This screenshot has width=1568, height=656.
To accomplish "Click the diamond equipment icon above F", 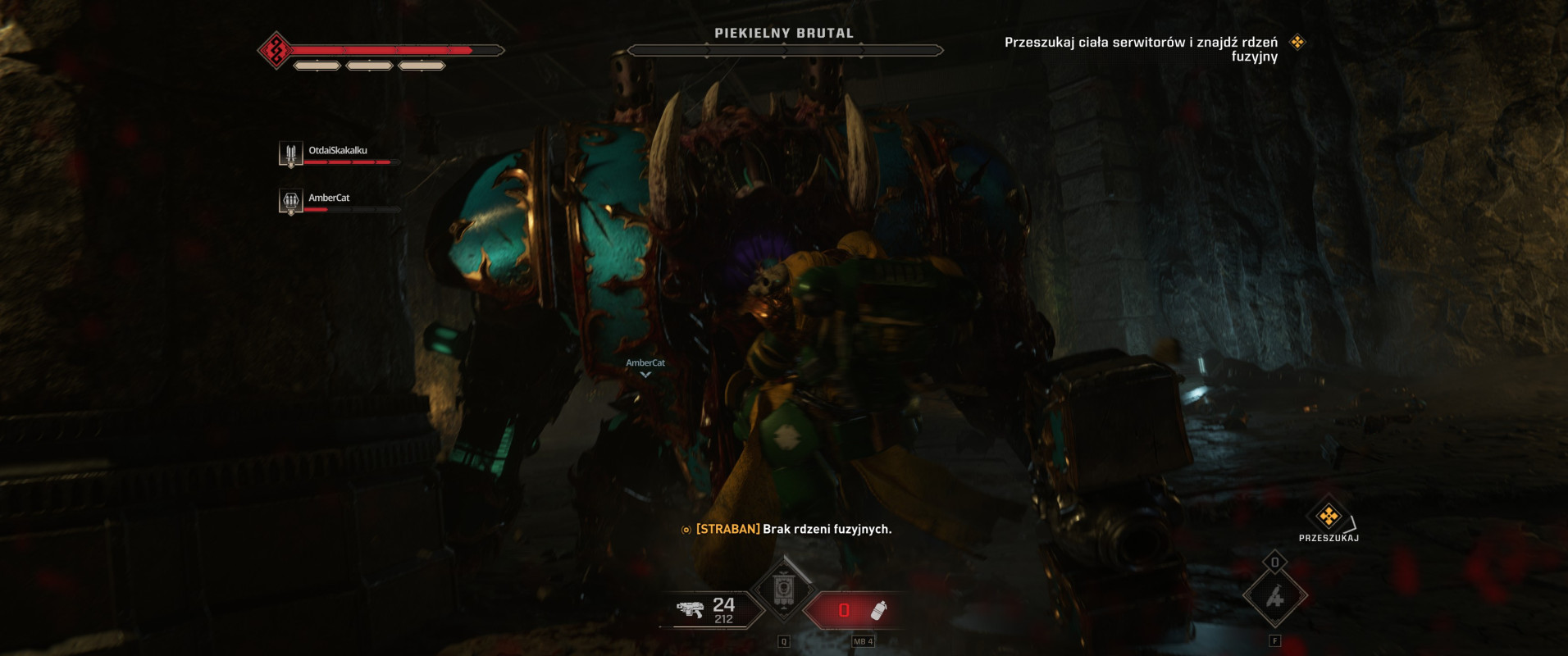I will coord(1274,598).
